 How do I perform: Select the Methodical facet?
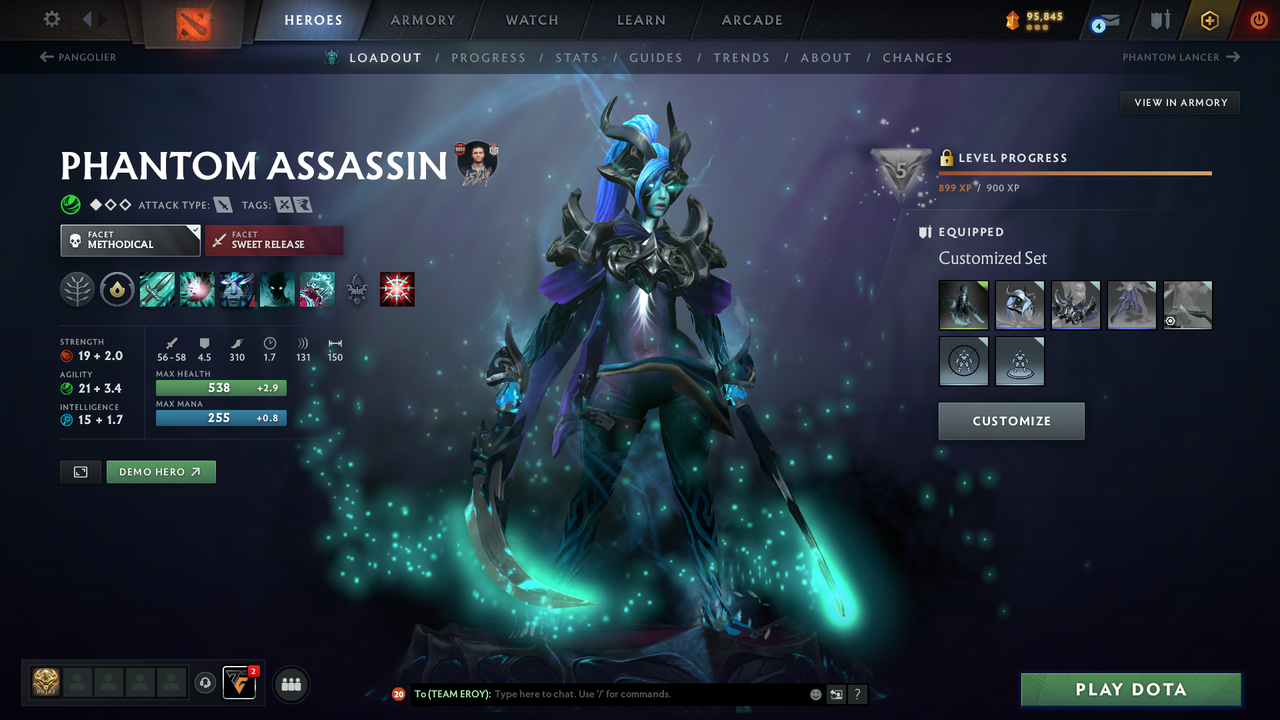click(x=130, y=240)
